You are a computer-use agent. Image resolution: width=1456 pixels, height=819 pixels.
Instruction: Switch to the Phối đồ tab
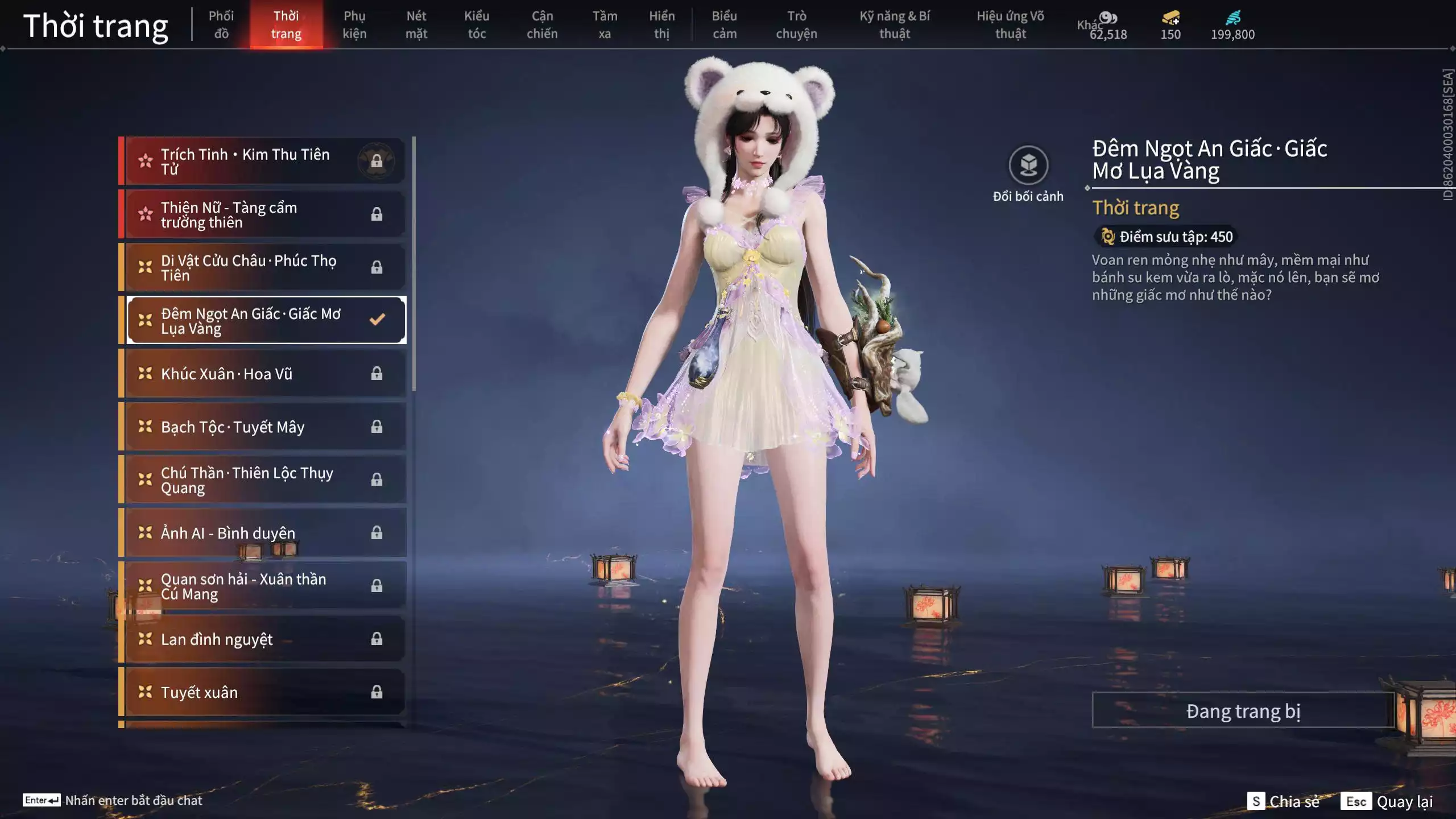point(221,24)
